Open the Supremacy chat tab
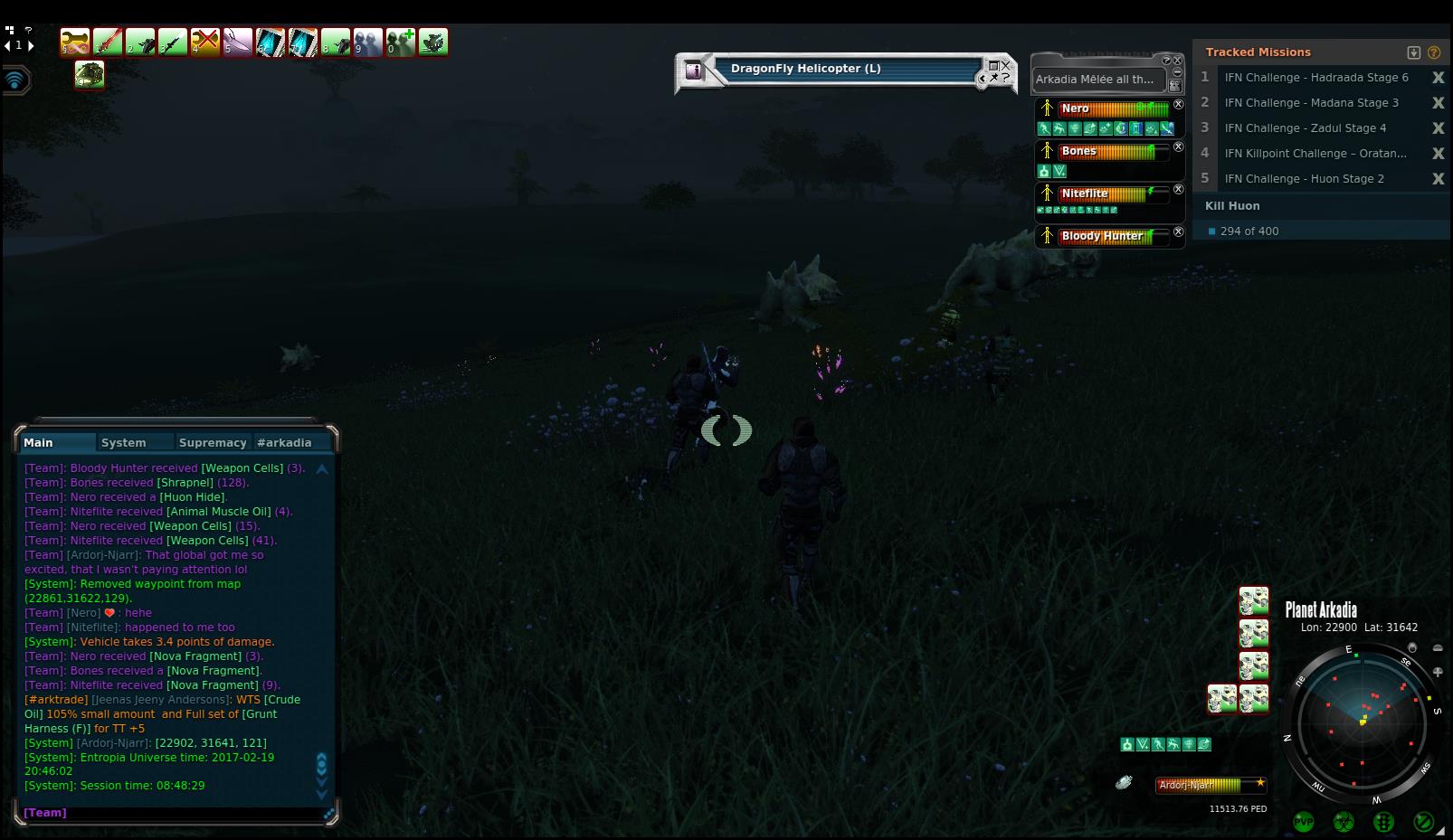 [x=213, y=443]
